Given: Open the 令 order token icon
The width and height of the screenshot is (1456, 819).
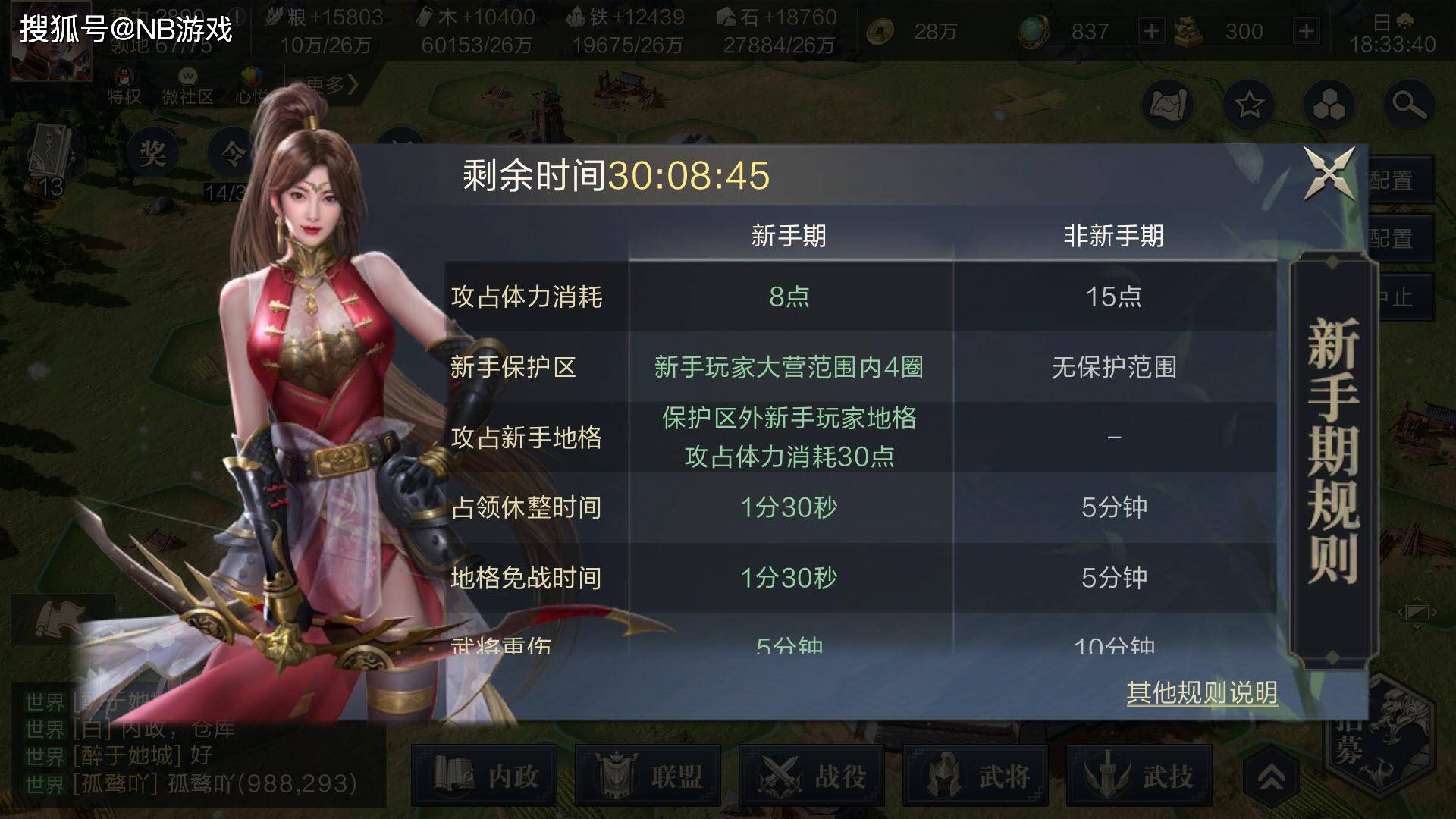Looking at the screenshot, I should (x=231, y=149).
